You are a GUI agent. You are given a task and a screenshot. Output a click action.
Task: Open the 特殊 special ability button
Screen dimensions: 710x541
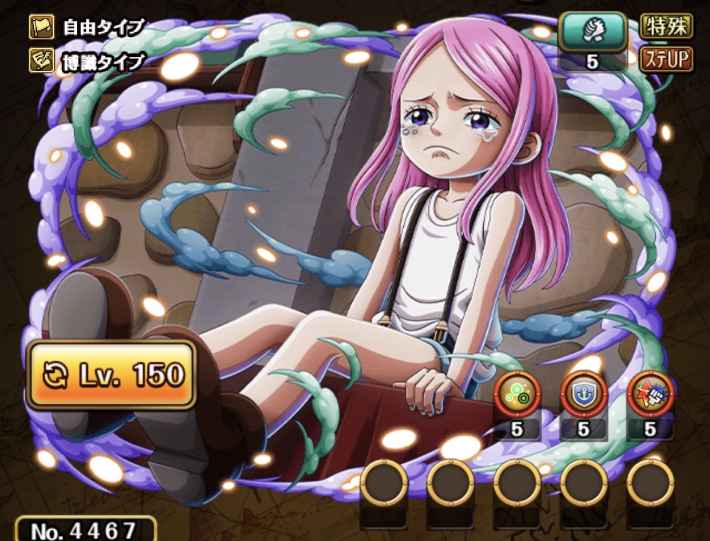(x=665, y=25)
